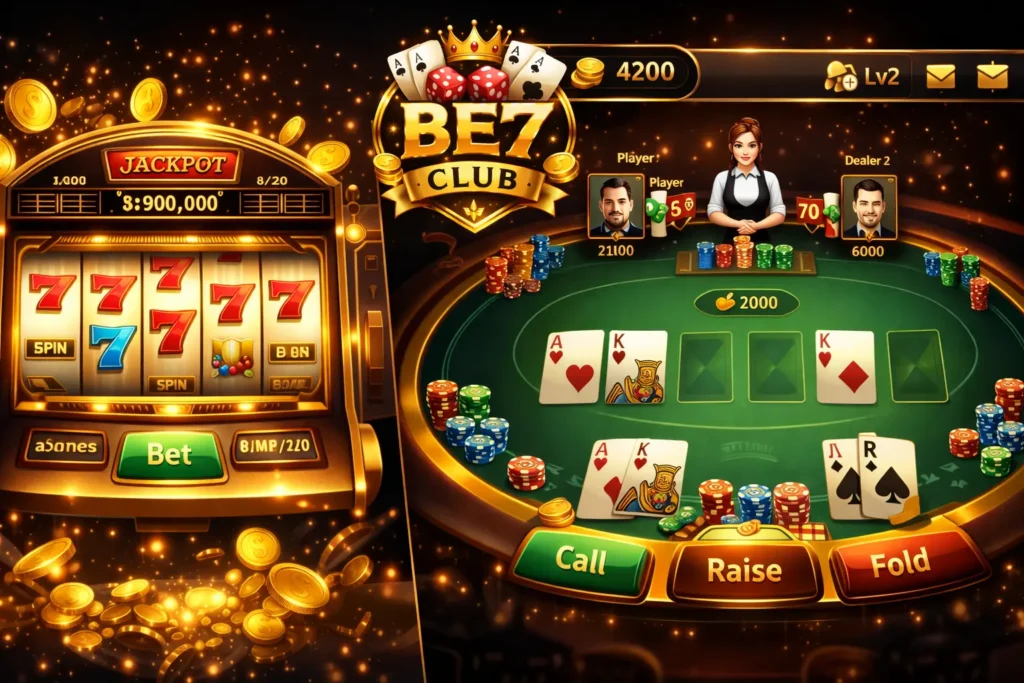Viewport: 1024px width, 683px height.
Task: Select the King of diamonds community card
Action: click(x=845, y=367)
